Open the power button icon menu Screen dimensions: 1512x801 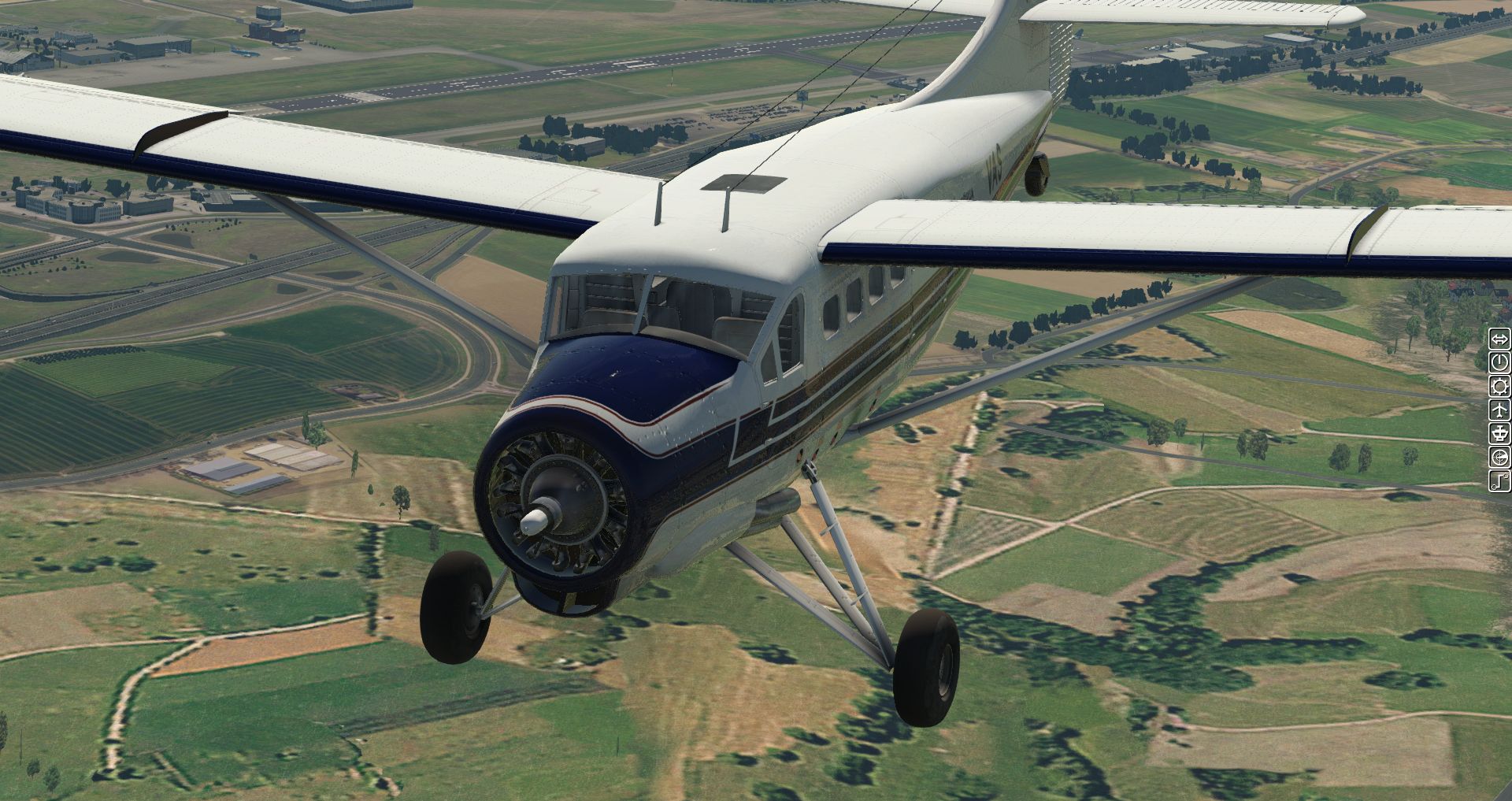tap(1499, 362)
